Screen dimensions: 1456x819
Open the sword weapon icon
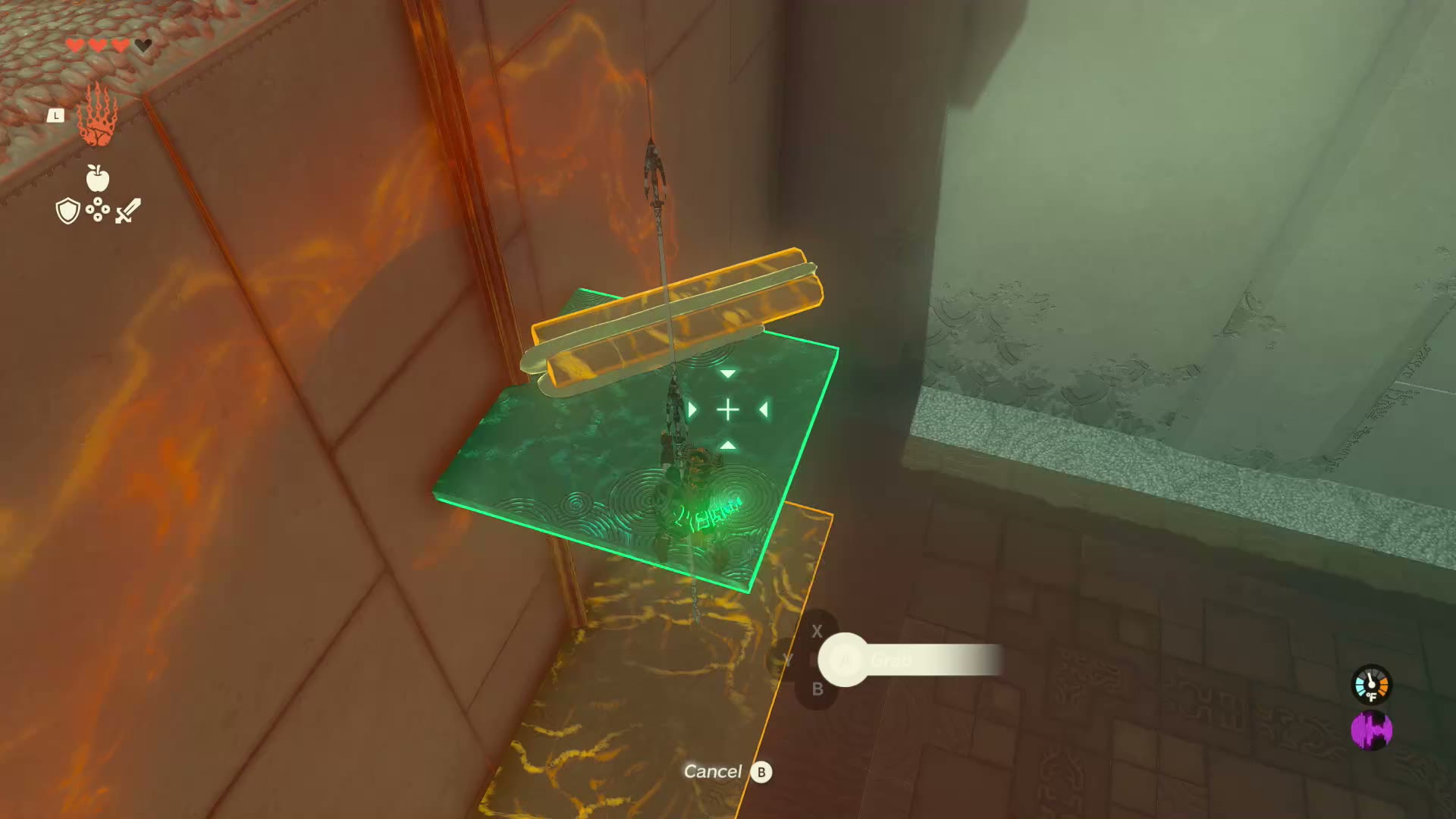tap(128, 211)
